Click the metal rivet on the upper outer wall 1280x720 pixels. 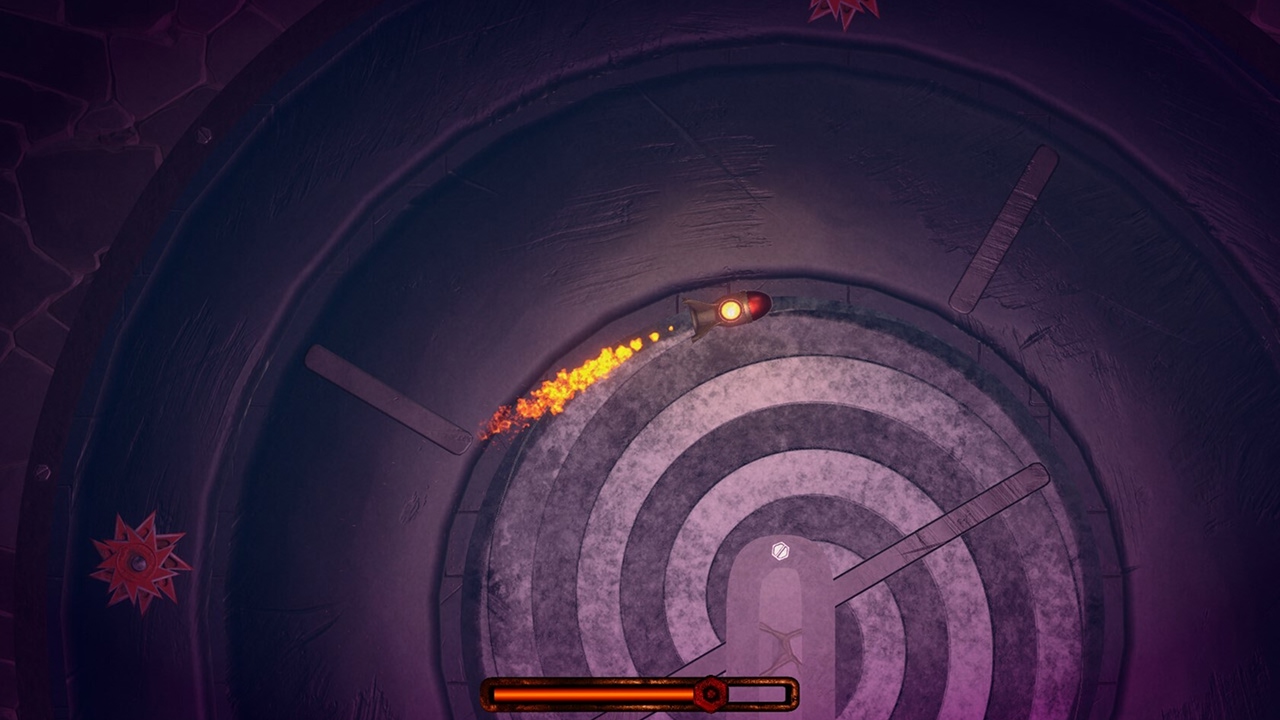(203, 136)
